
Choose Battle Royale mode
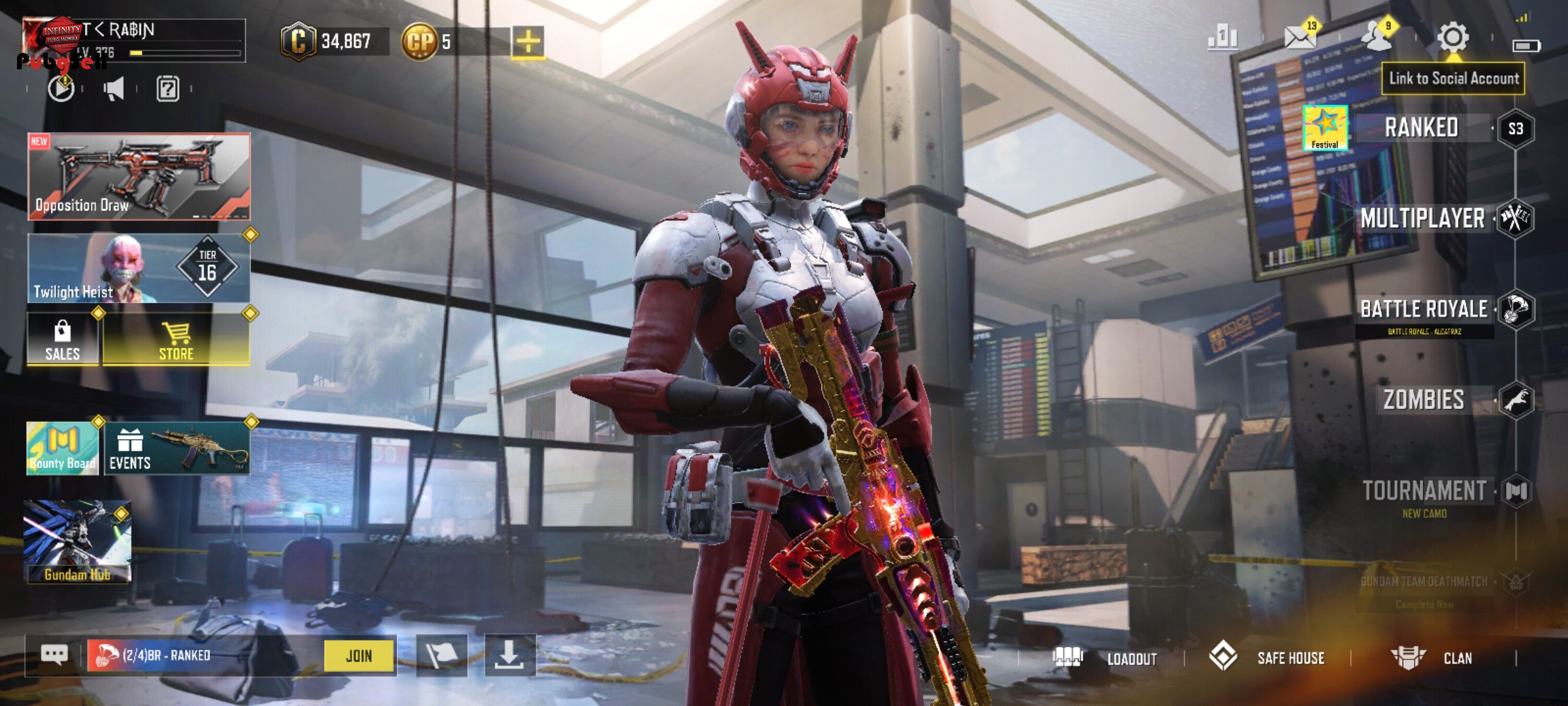point(1424,309)
